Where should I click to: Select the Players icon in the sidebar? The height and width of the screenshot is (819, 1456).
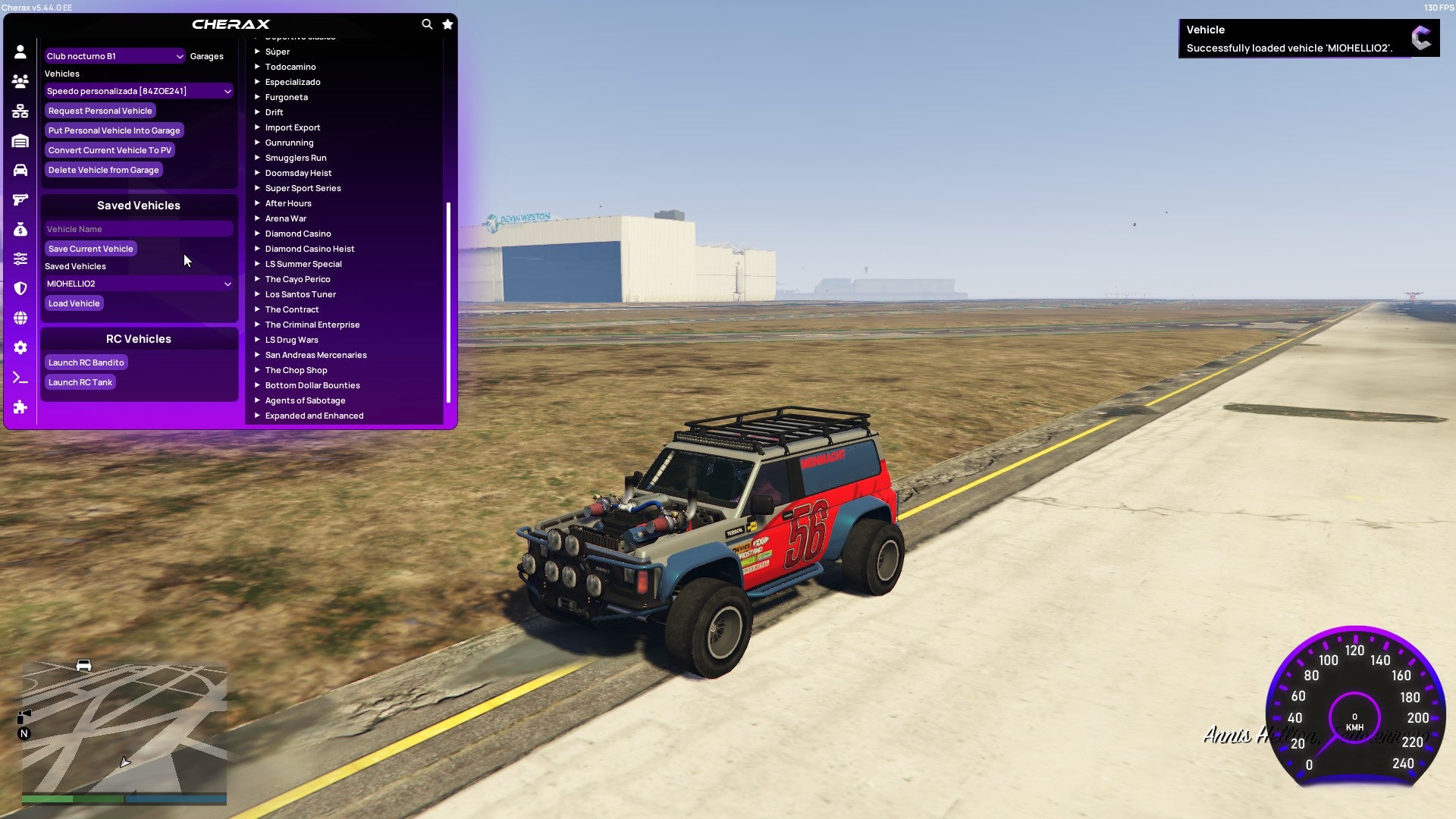pyautogui.click(x=20, y=80)
